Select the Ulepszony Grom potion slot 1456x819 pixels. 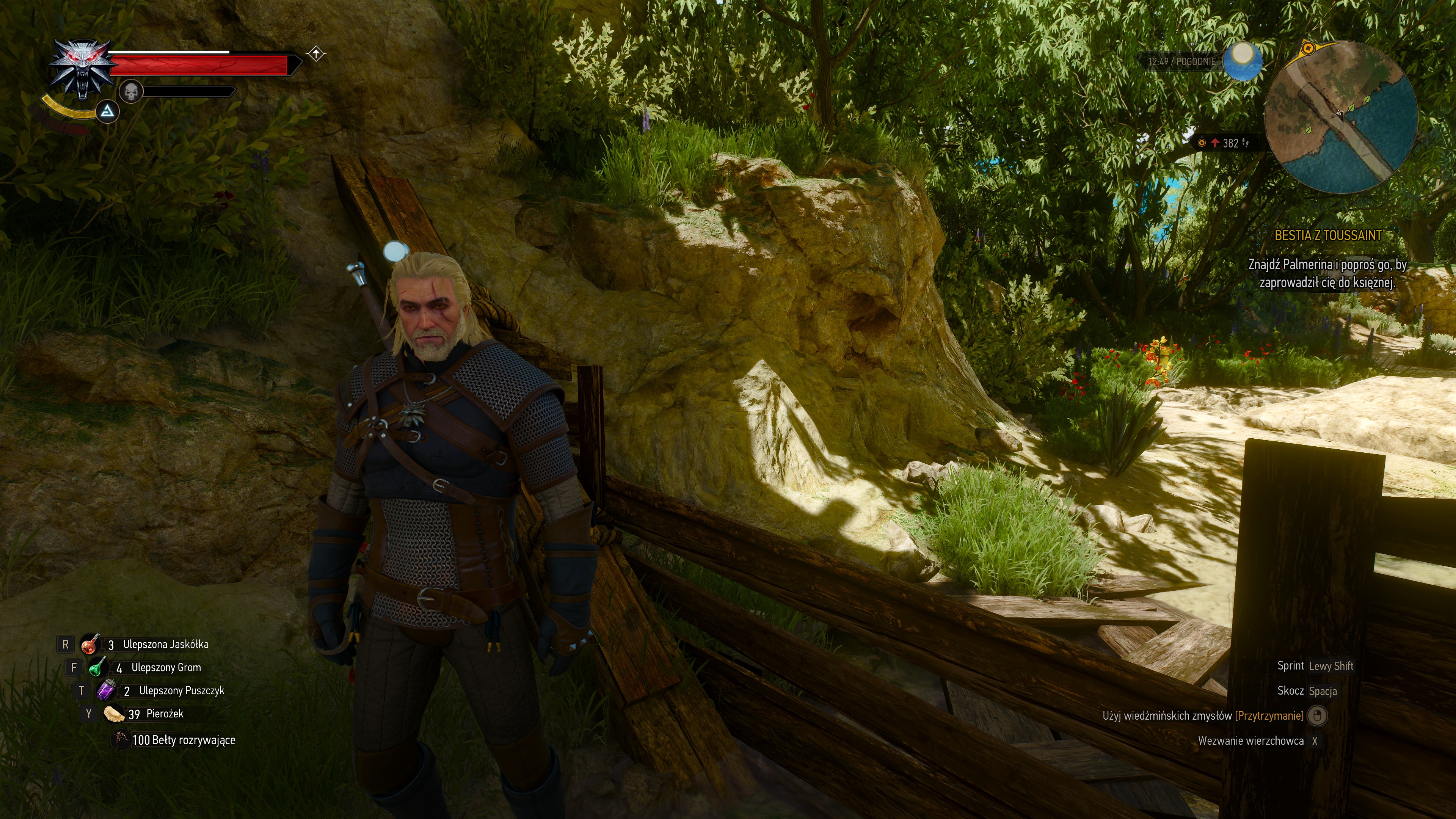pyautogui.click(x=97, y=667)
